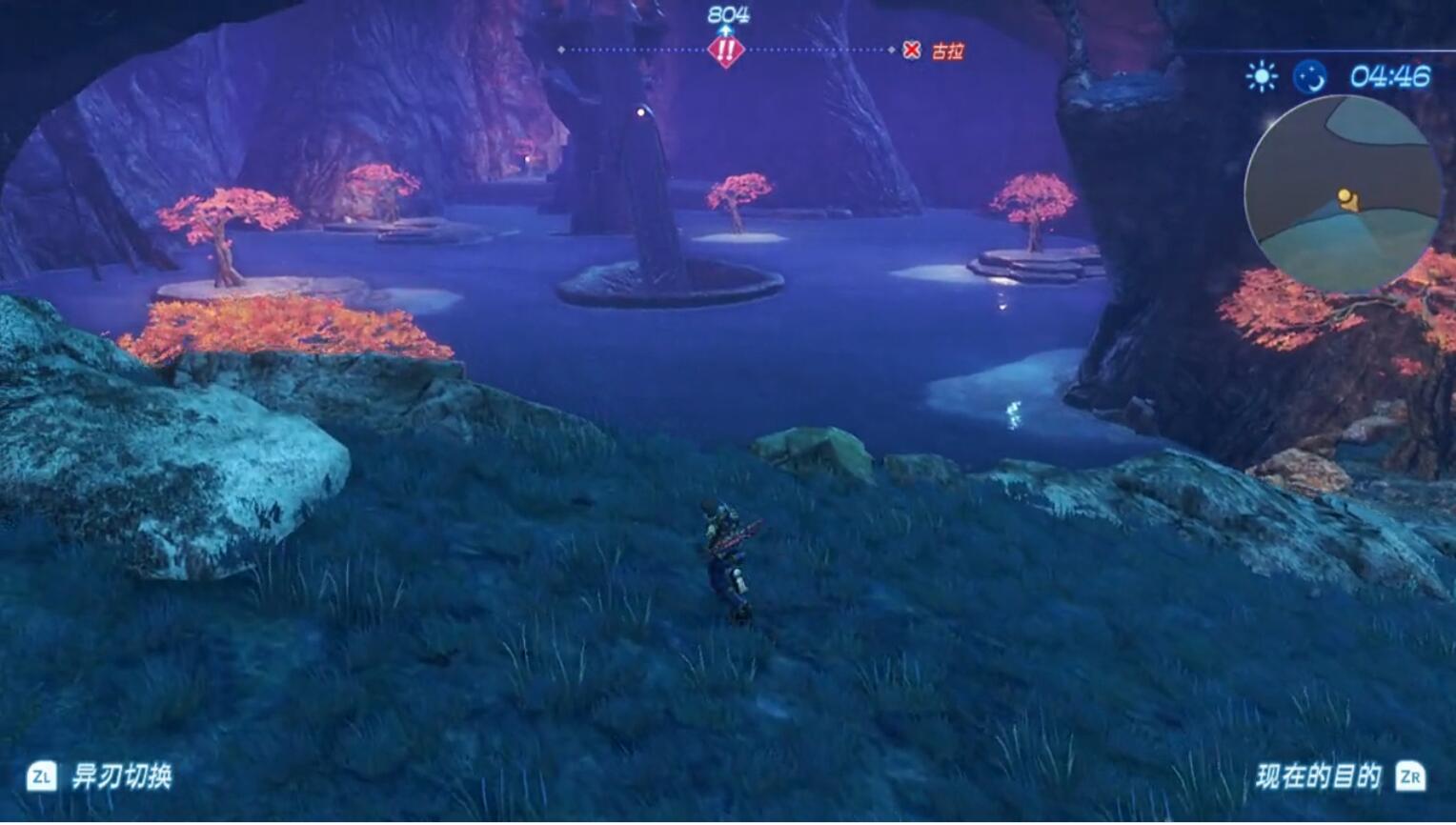The width and height of the screenshot is (1456, 825).
Task: Click the red quest marker on the compass
Action: pos(725,50)
